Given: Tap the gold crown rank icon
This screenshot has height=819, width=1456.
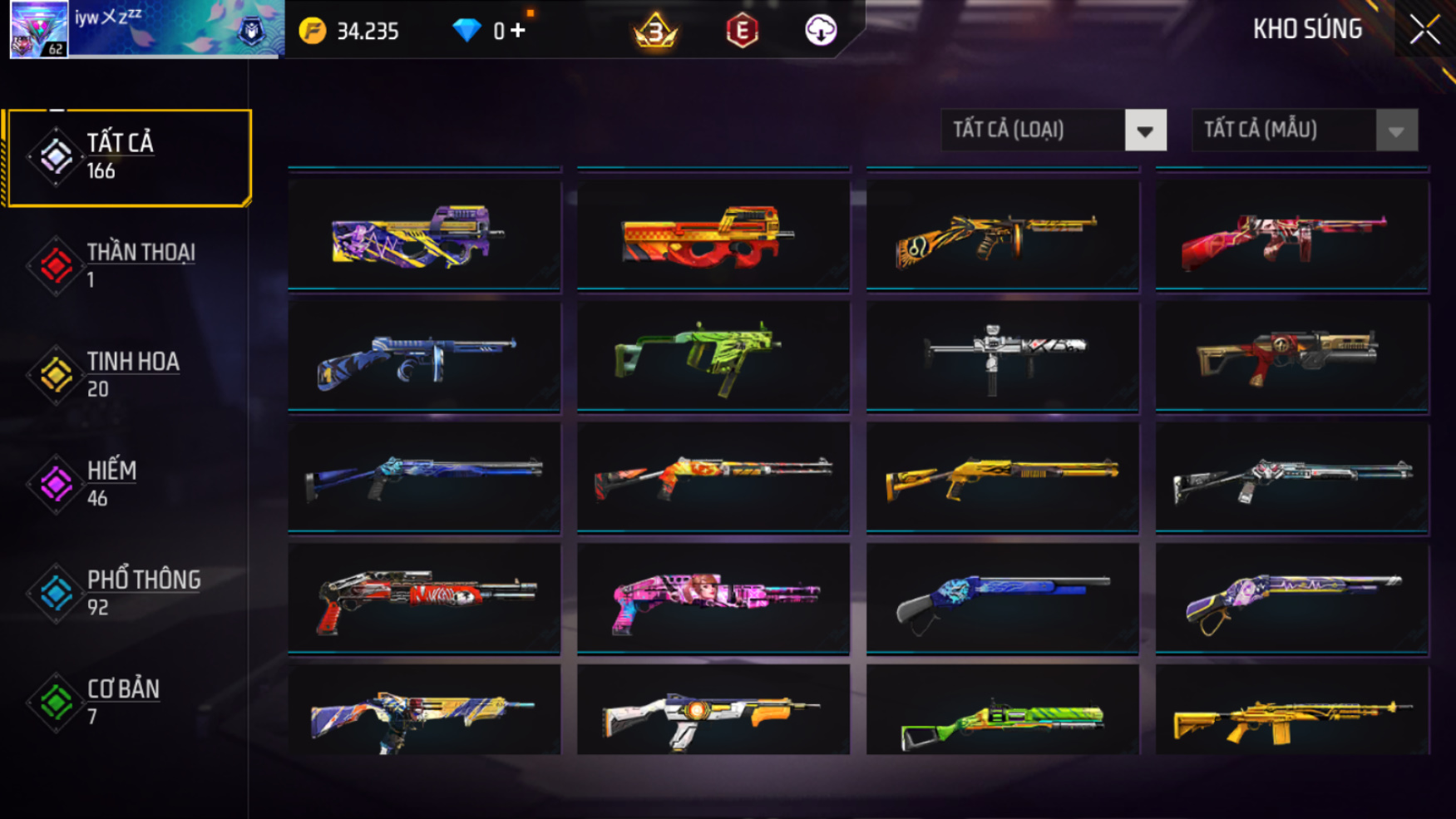Looking at the screenshot, I should pyautogui.click(x=655, y=31).
